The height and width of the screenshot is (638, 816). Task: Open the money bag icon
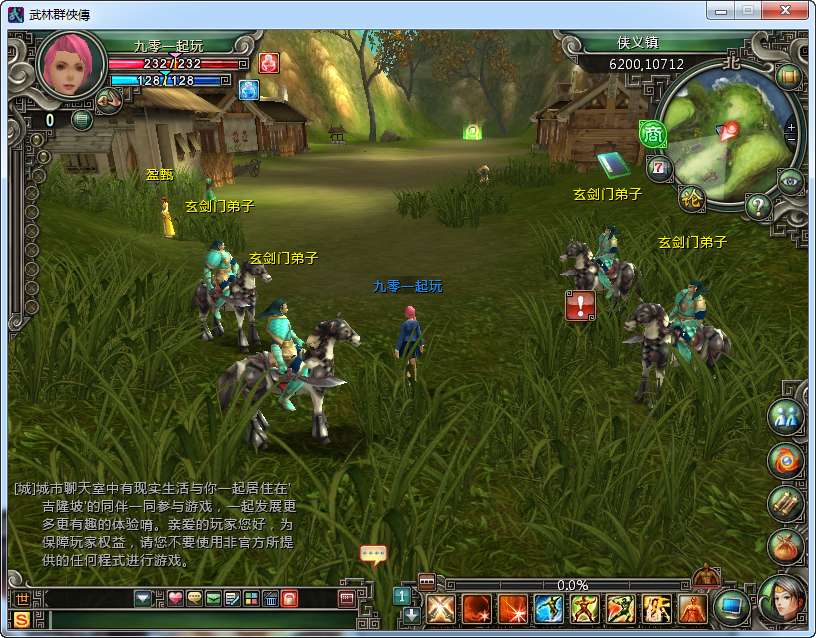pyautogui.click(x=785, y=546)
